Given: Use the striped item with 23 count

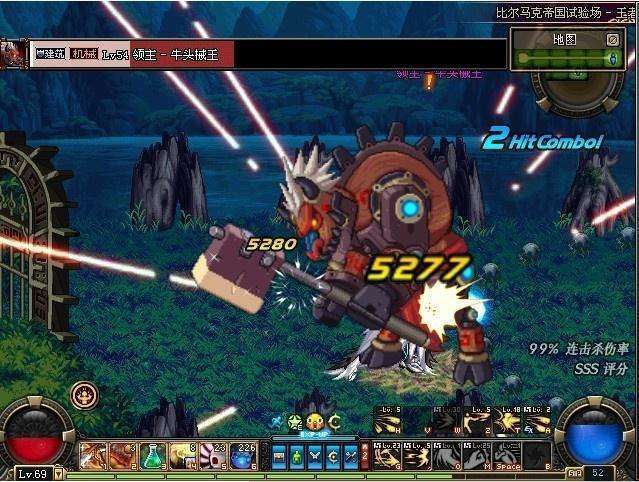Looking at the screenshot, I should pos(213,456).
